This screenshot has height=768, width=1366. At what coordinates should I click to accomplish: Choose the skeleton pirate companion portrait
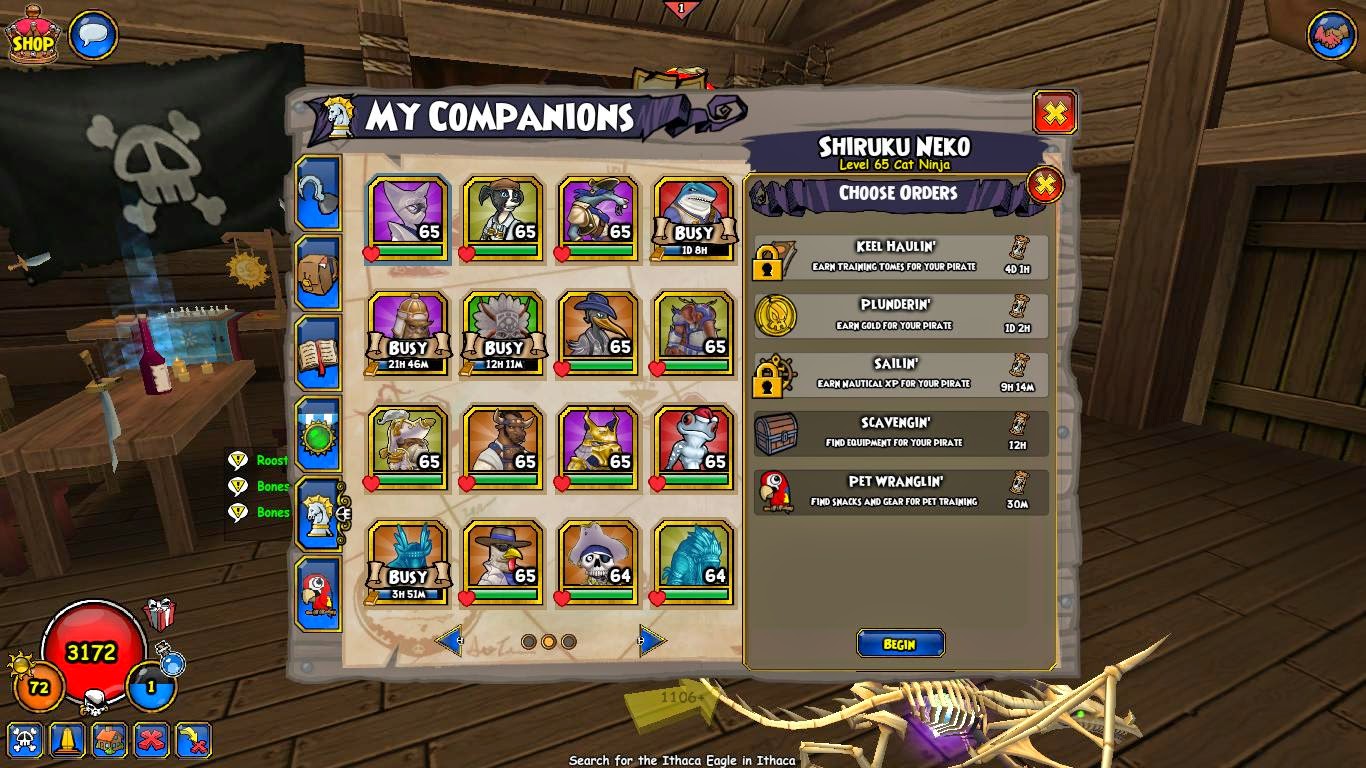(x=598, y=562)
